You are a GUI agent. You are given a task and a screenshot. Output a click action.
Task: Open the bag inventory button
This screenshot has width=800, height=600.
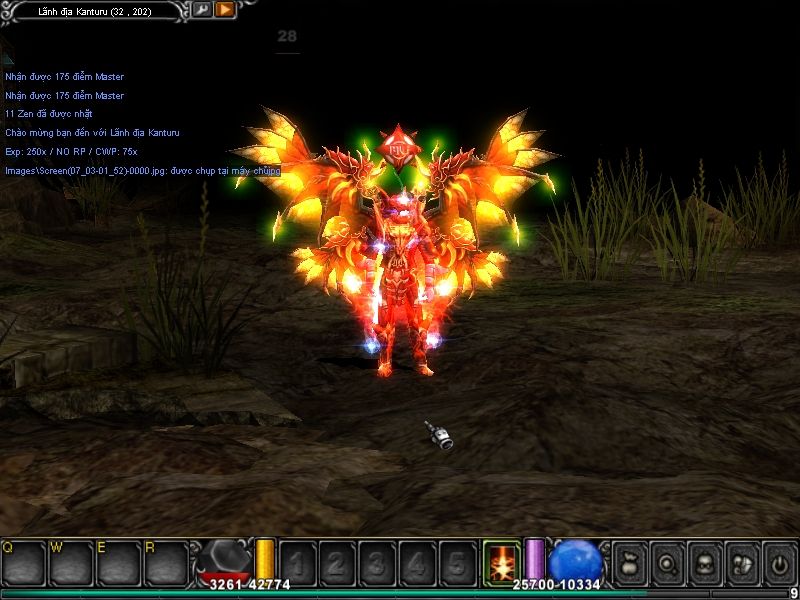pos(629,563)
